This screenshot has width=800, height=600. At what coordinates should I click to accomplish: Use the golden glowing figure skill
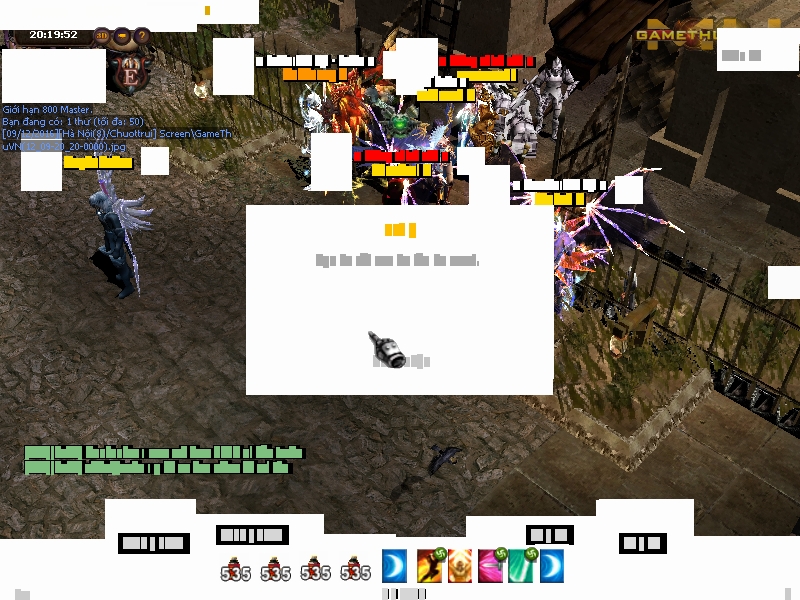460,565
